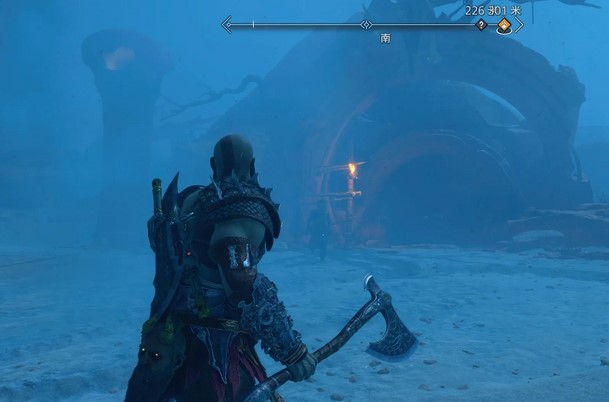The width and height of the screenshot is (609, 402).
Task: Click the compass bar's center diamond indicator
Action: point(368,22)
